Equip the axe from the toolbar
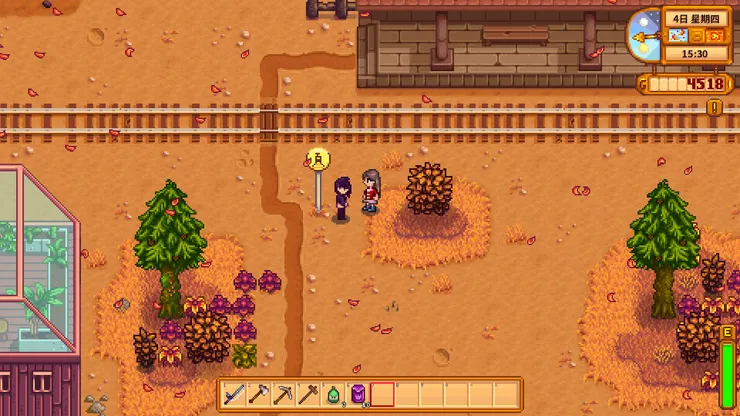The width and height of the screenshot is (740, 416). click(x=258, y=394)
